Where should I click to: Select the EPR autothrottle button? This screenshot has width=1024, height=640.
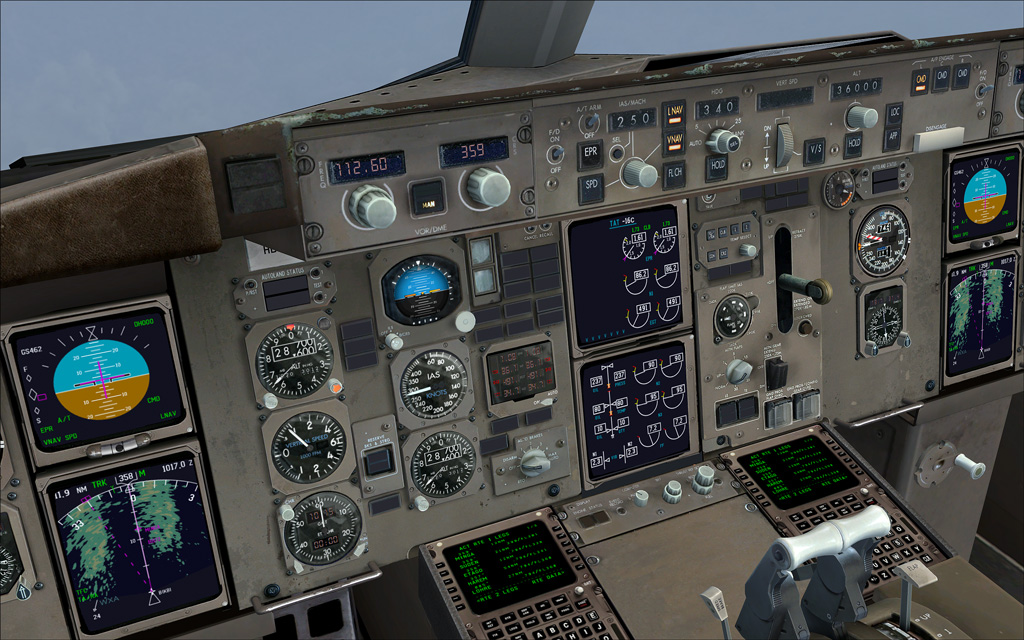pos(590,153)
